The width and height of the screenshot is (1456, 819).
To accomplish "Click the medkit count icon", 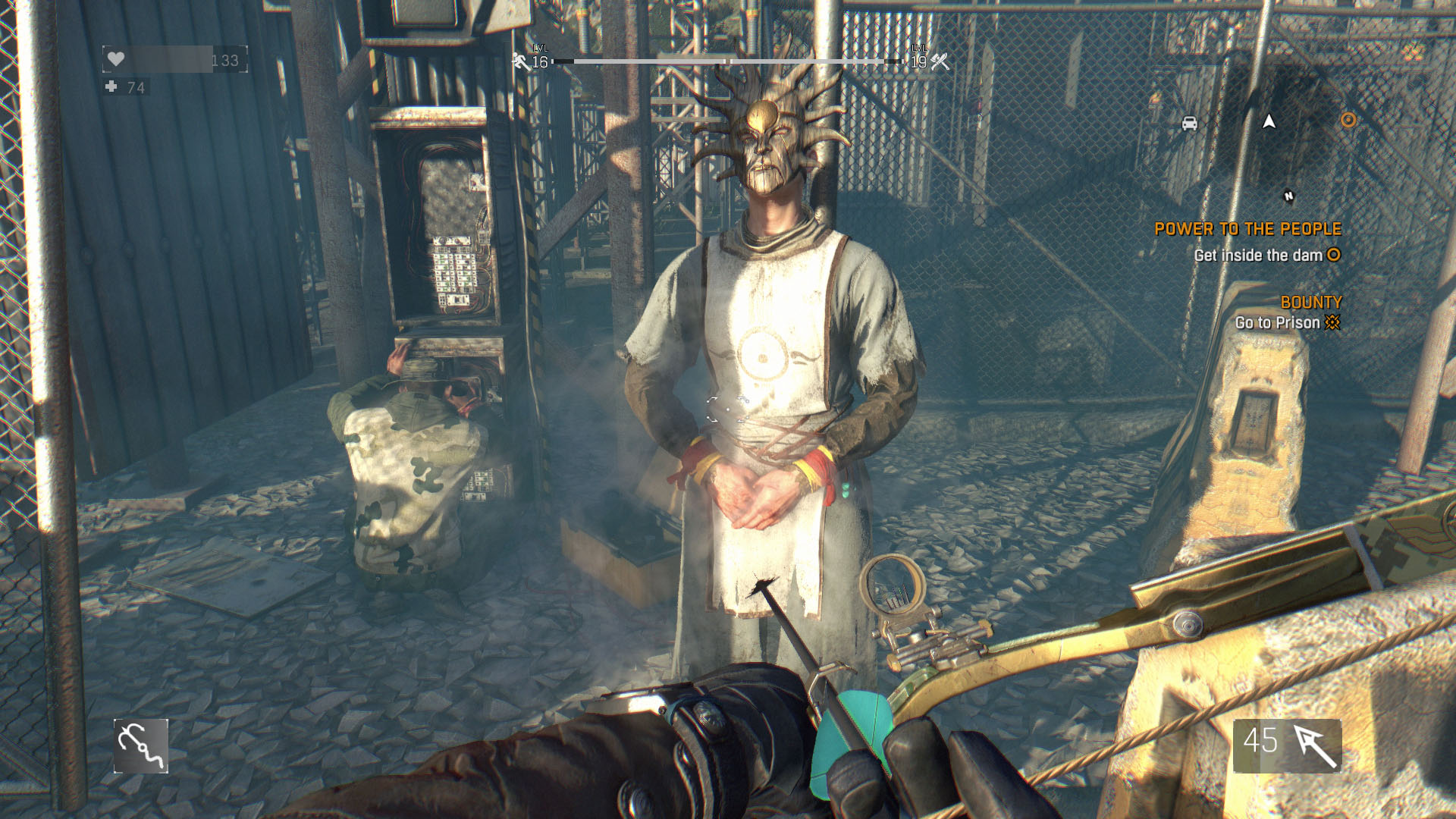I will 111,87.
